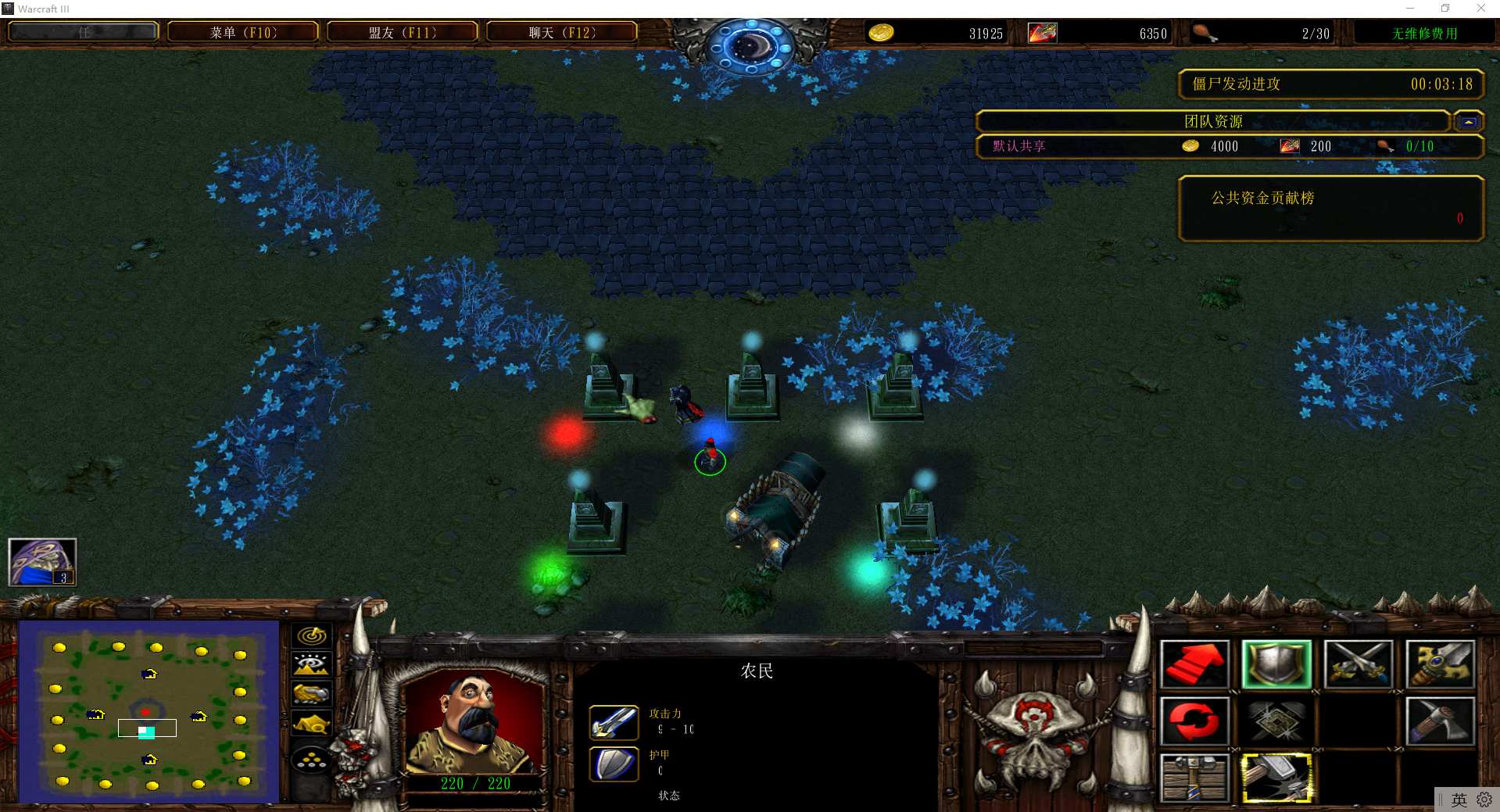The image size is (1500, 812).
Task: Open the 菜单 (F10) menu
Action: pyautogui.click(x=243, y=33)
